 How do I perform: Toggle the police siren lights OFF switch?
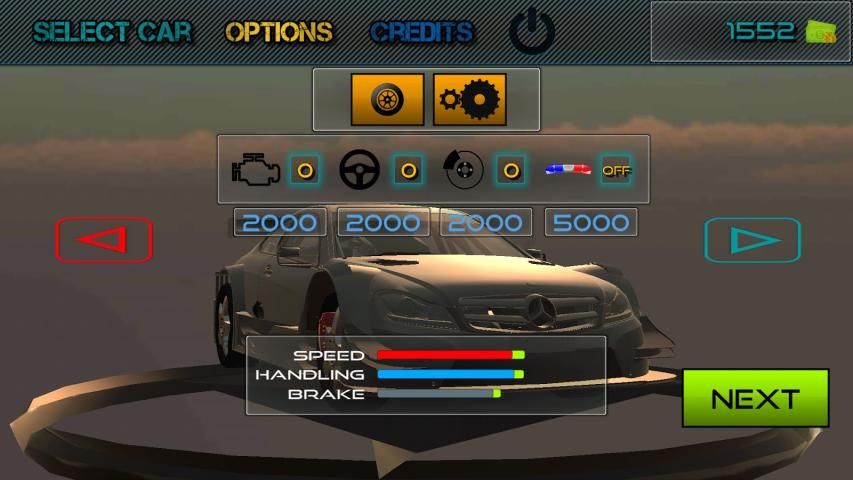coord(616,170)
